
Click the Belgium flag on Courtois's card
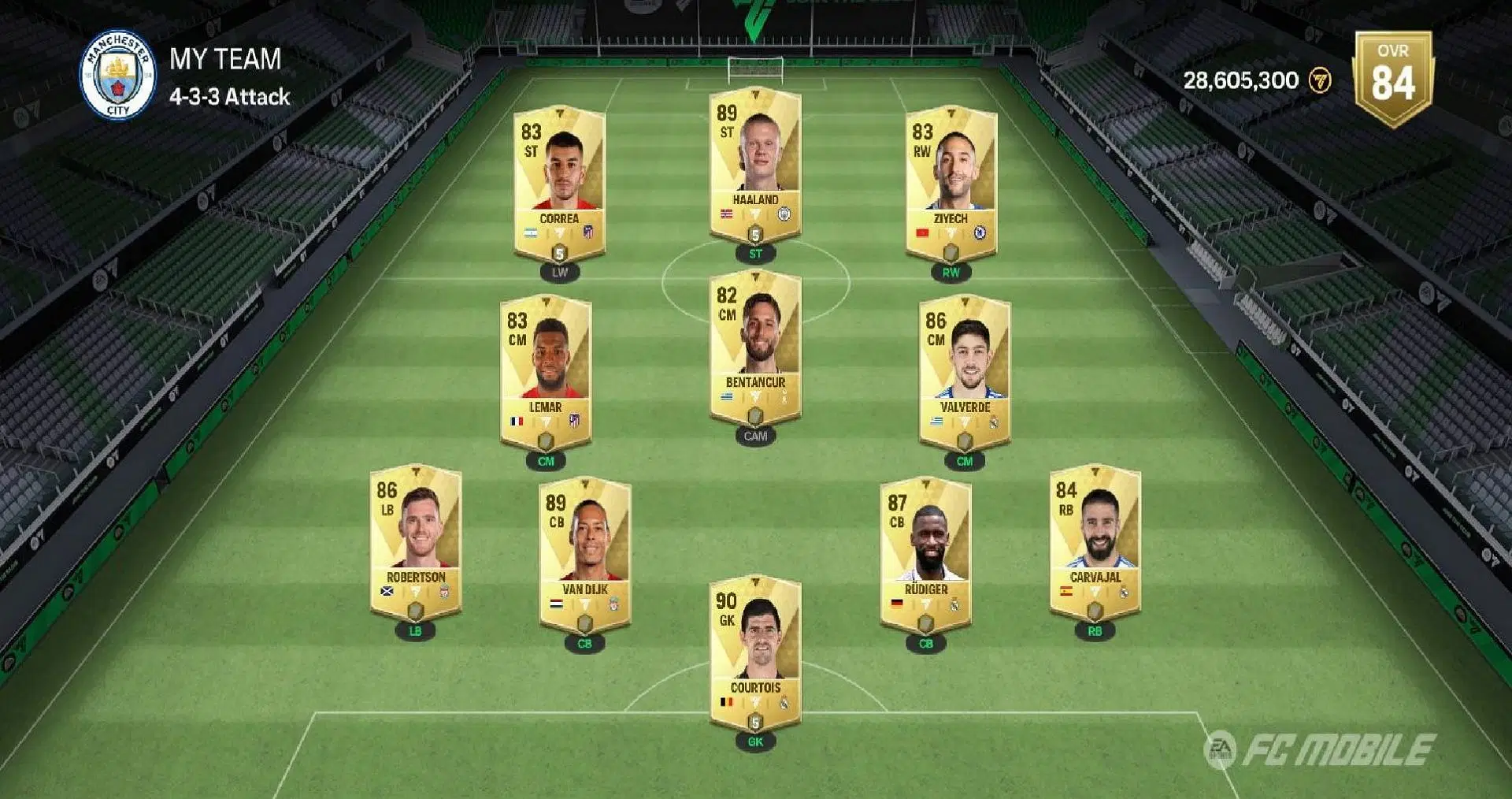[727, 702]
